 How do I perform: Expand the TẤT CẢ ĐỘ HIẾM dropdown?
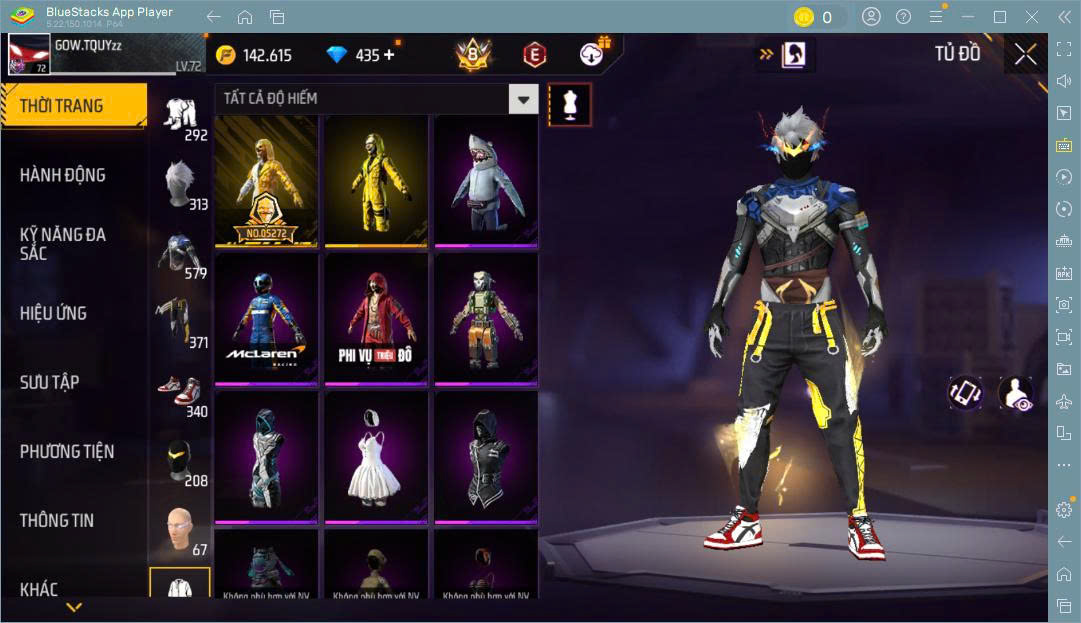tap(376, 99)
